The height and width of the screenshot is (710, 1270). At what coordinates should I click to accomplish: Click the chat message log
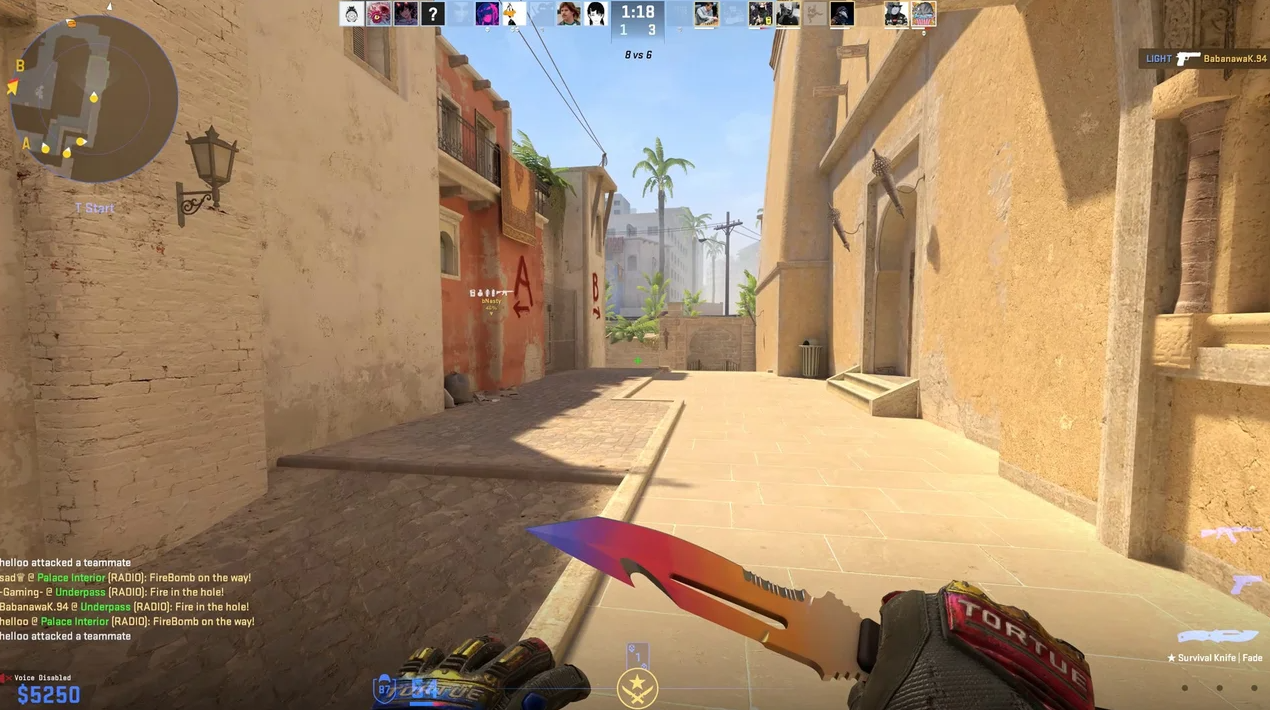click(126, 599)
